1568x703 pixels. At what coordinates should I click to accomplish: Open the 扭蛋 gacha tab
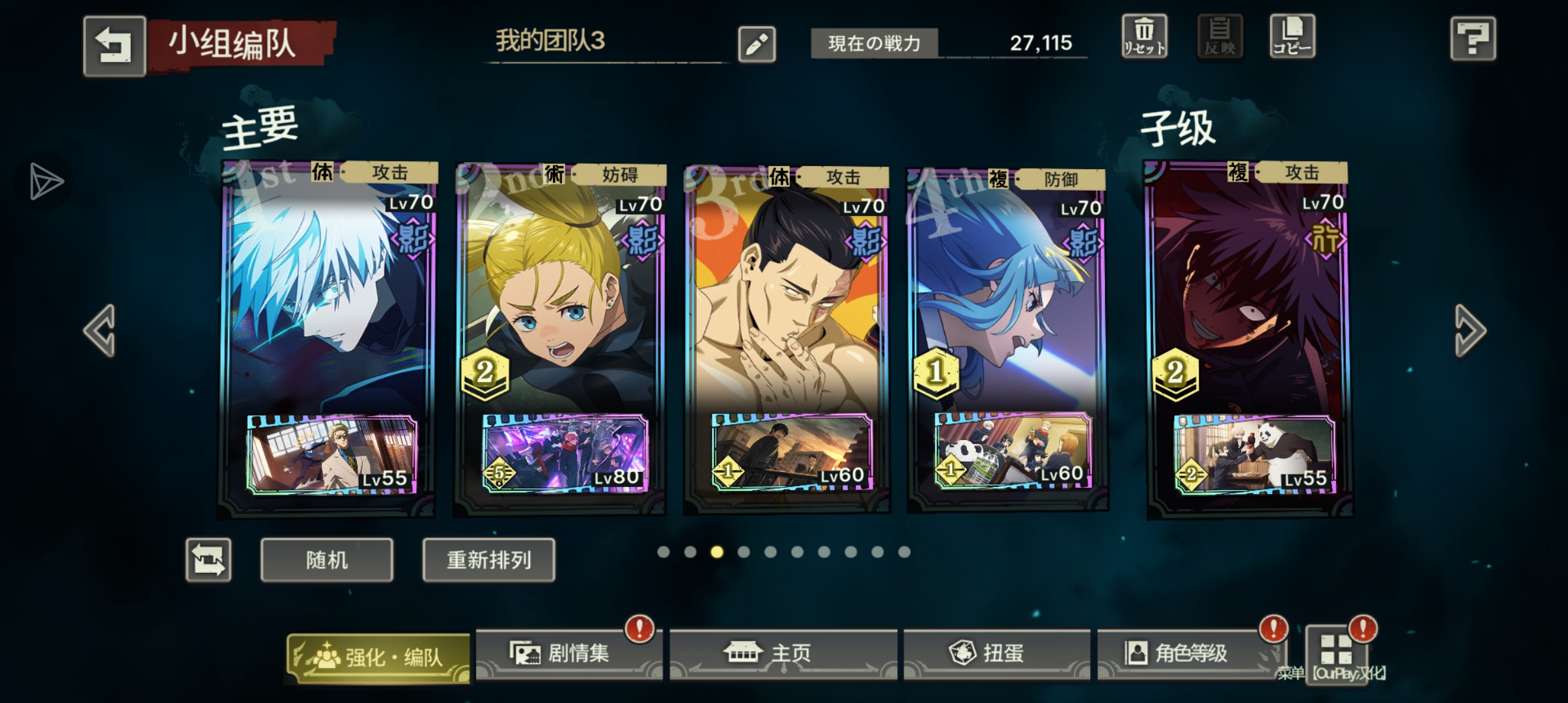996,654
